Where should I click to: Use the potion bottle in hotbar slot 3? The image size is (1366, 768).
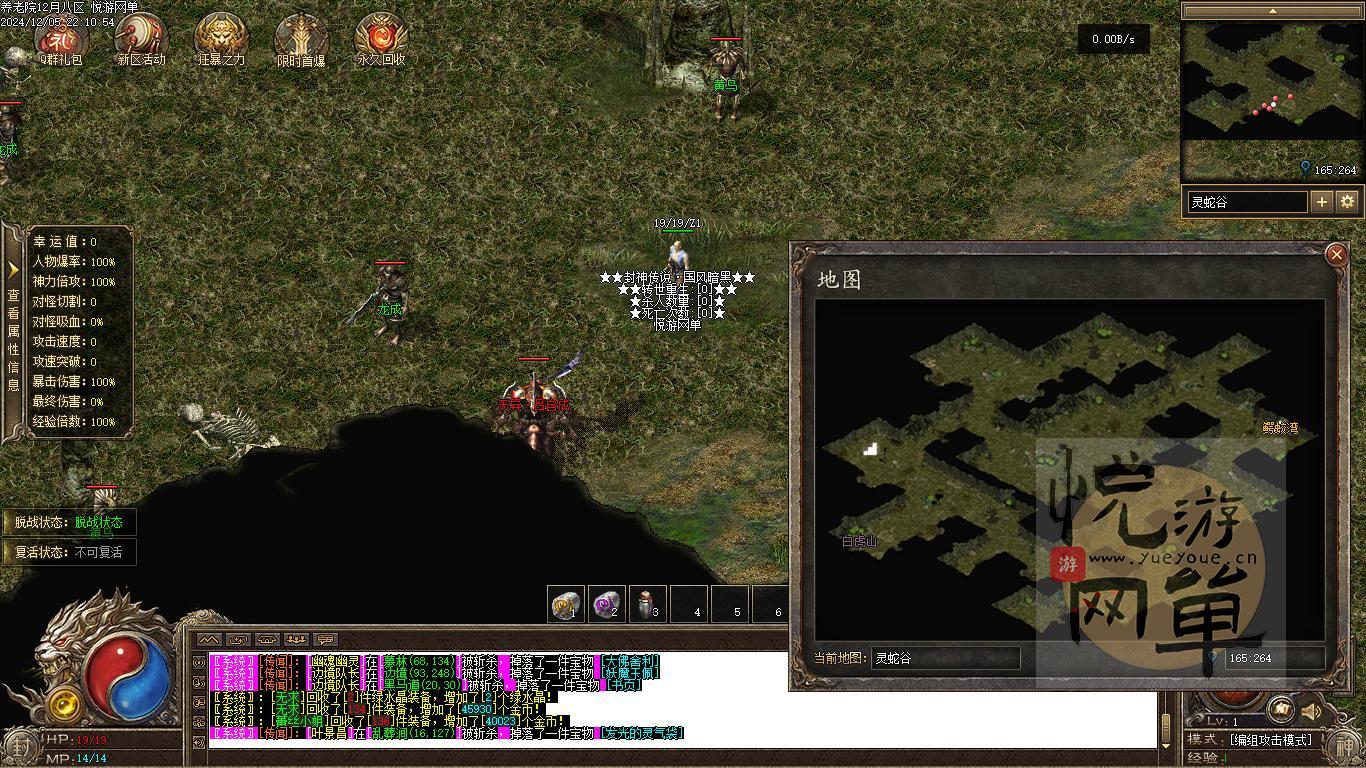point(647,604)
